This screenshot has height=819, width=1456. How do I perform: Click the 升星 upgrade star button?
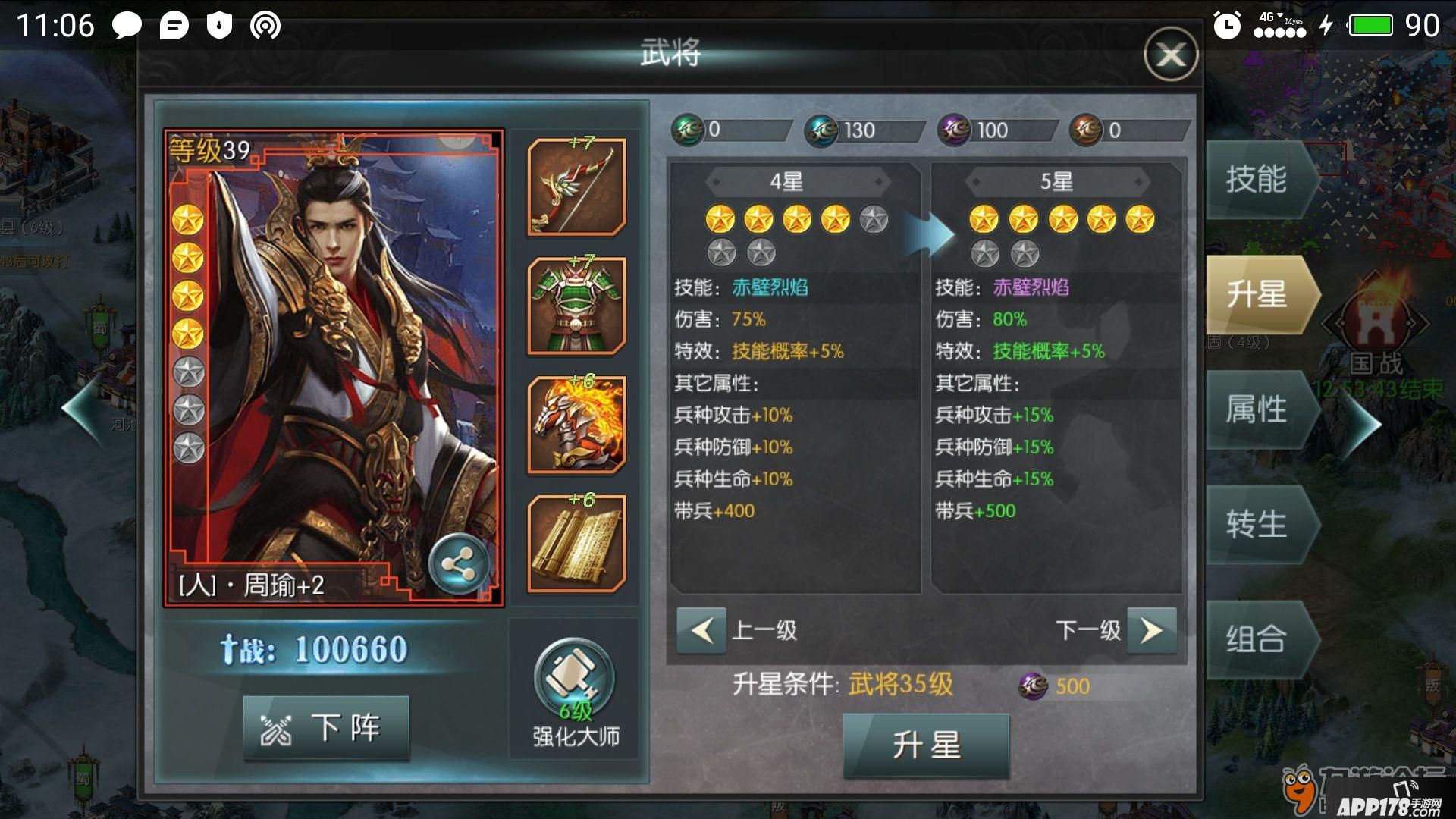point(926,745)
